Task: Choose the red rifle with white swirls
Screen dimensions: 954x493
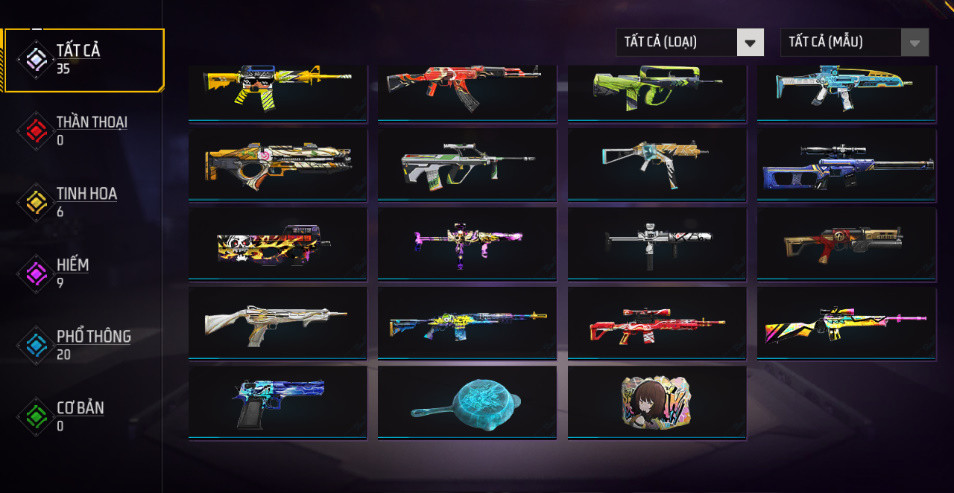Action: (x=657, y=322)
